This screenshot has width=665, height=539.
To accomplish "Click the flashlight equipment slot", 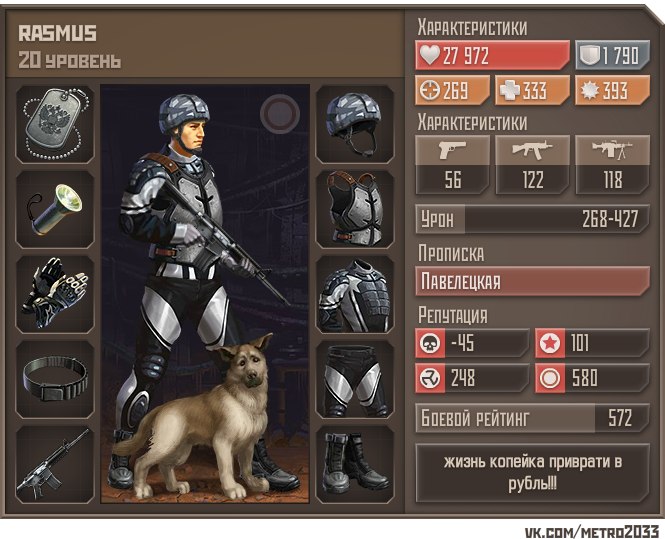I will pyautogui.click(x=56, y=209).
